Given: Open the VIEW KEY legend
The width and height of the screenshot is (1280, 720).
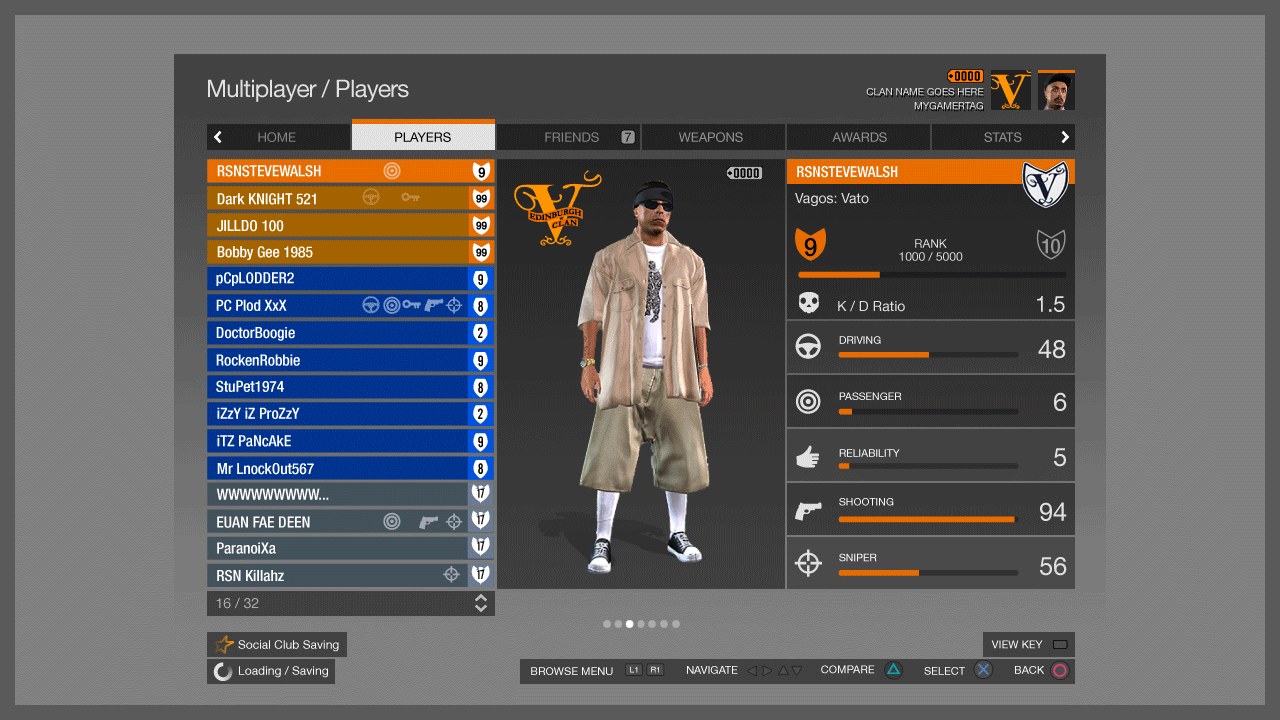Looking at the screenshot, I should point(1029,645).
